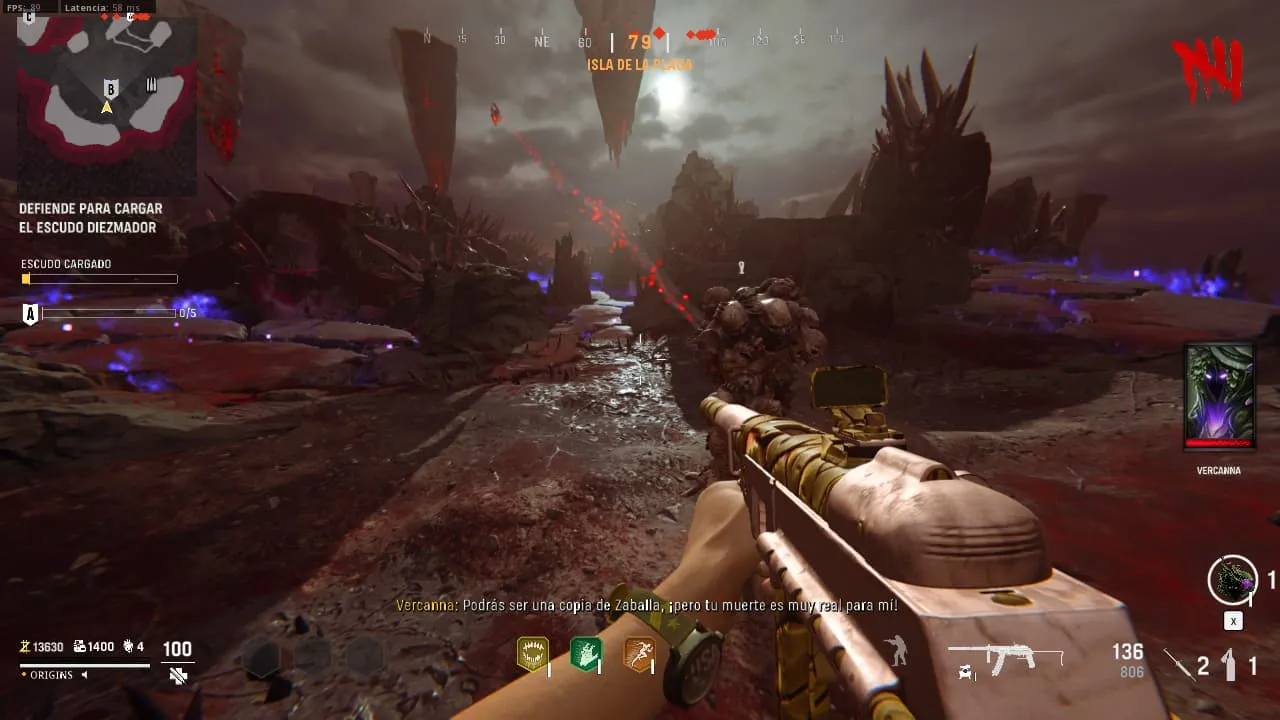
Task: Click the standing soldier stance icon
Action: (897, 651)
